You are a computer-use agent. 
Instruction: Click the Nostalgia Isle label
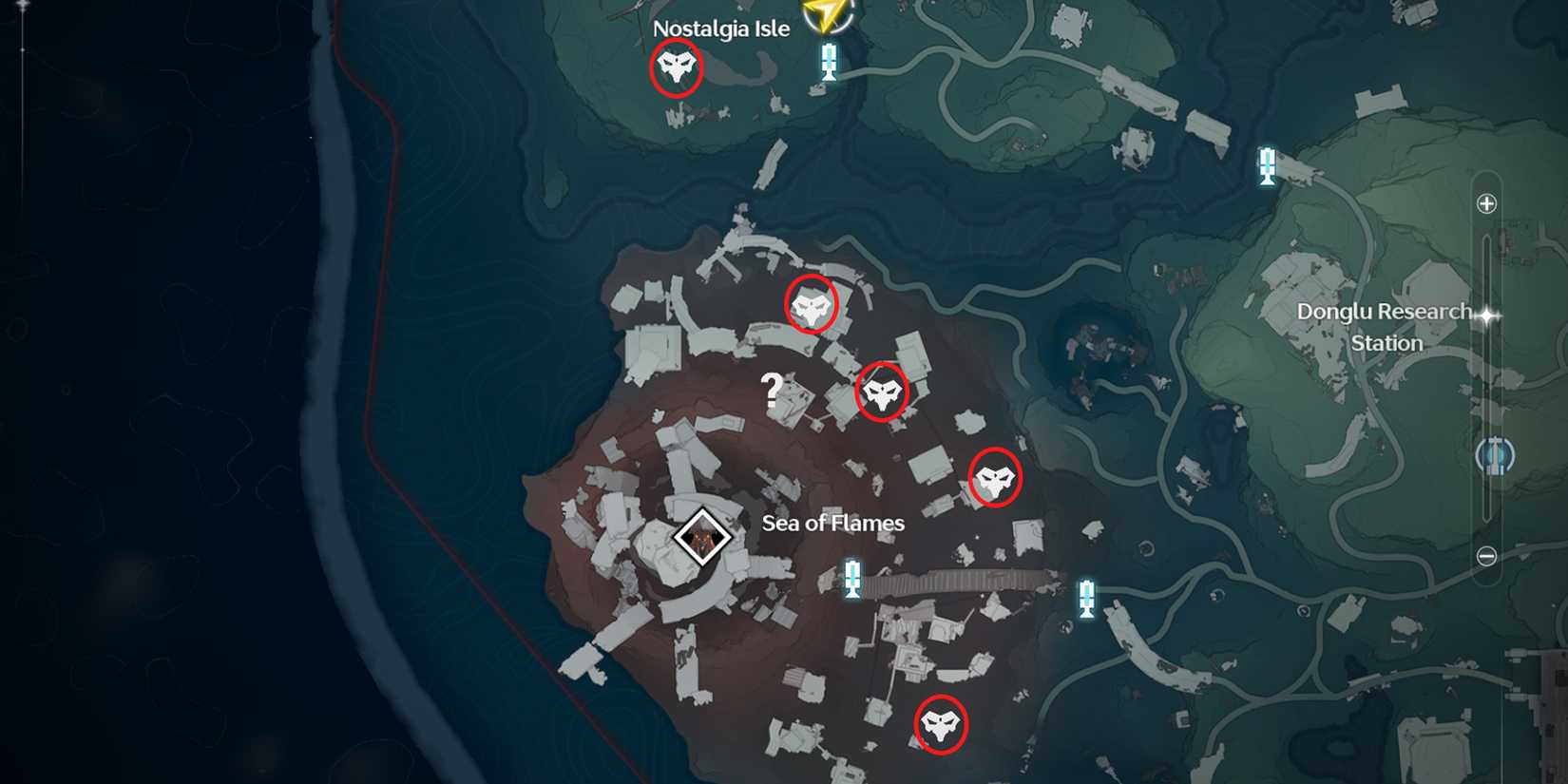tap(720, 28)
